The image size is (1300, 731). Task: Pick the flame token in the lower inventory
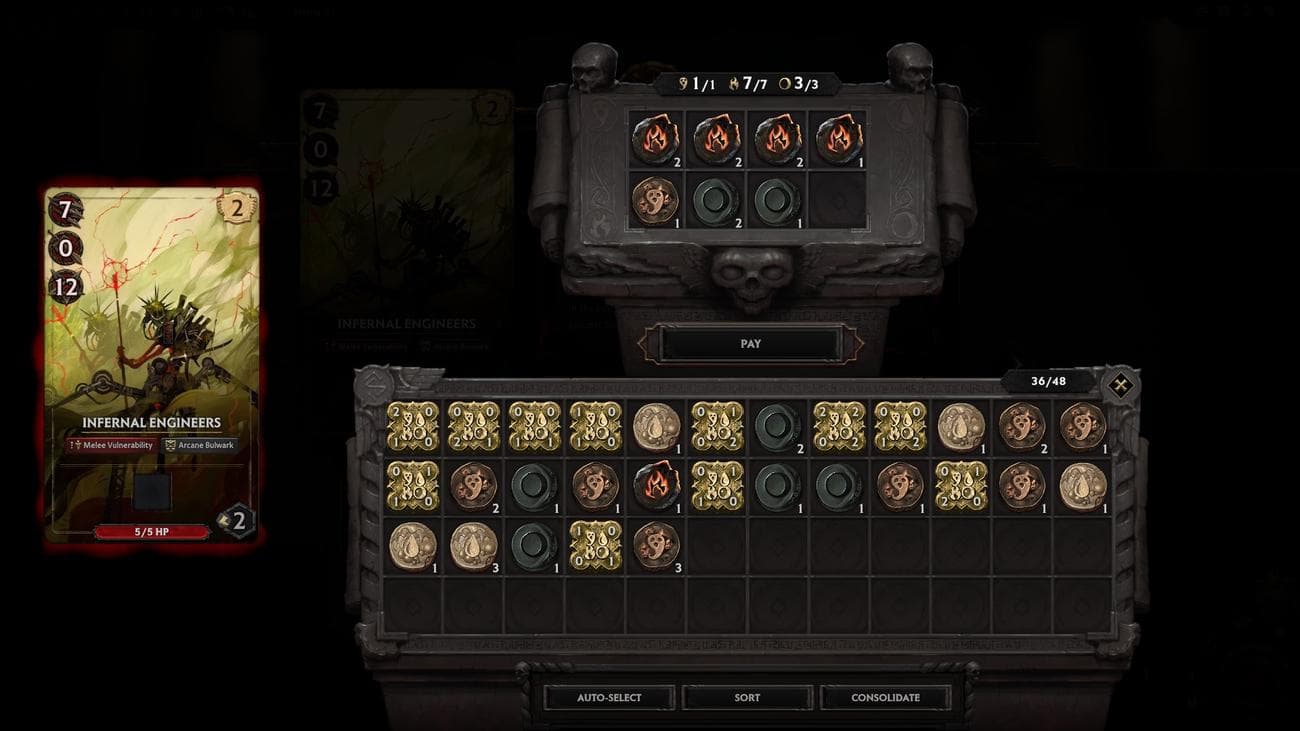tap(656, 485)
